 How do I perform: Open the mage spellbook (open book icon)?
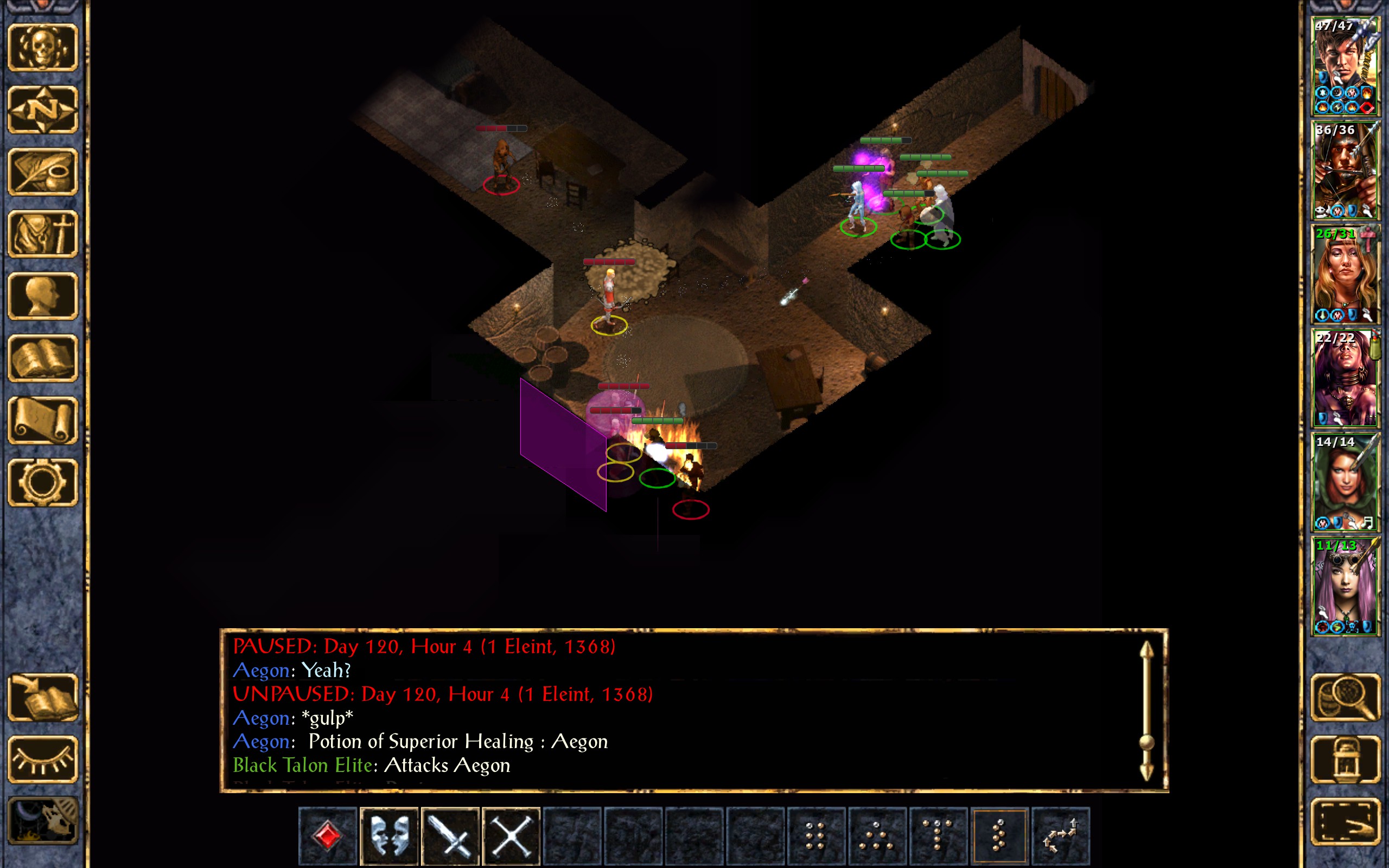click(x=43, y=358)
